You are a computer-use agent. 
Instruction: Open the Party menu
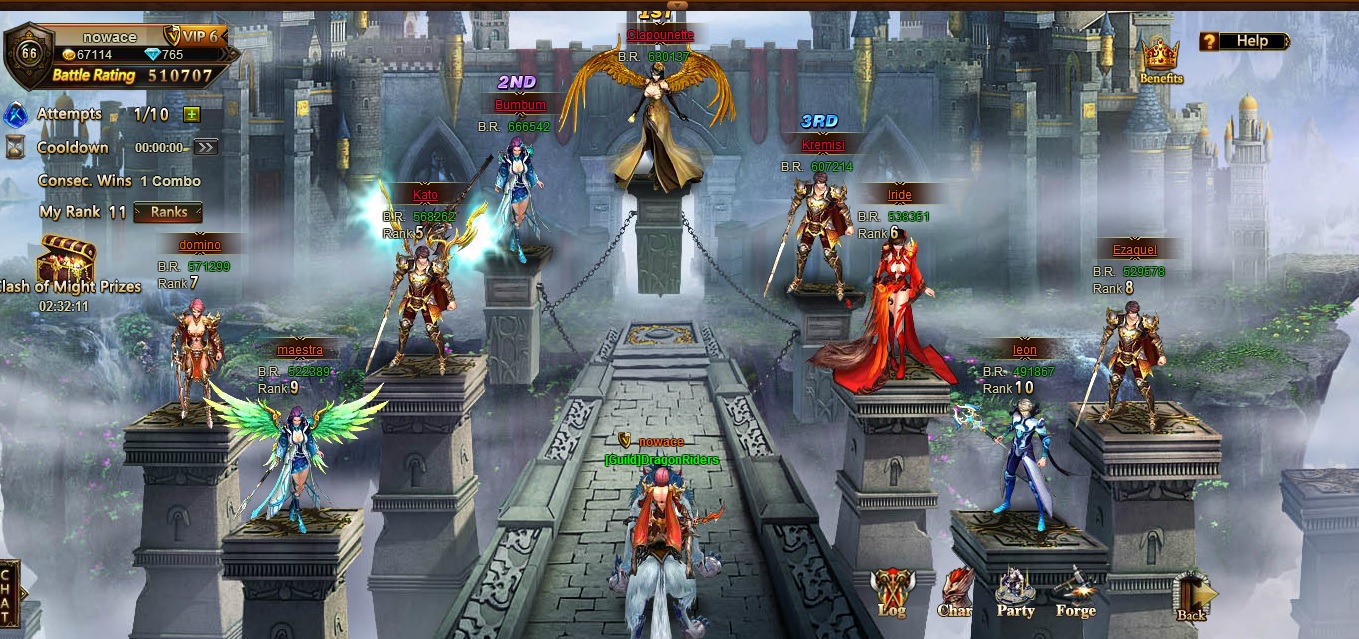pyautogui.click(x=1015, y=592)
